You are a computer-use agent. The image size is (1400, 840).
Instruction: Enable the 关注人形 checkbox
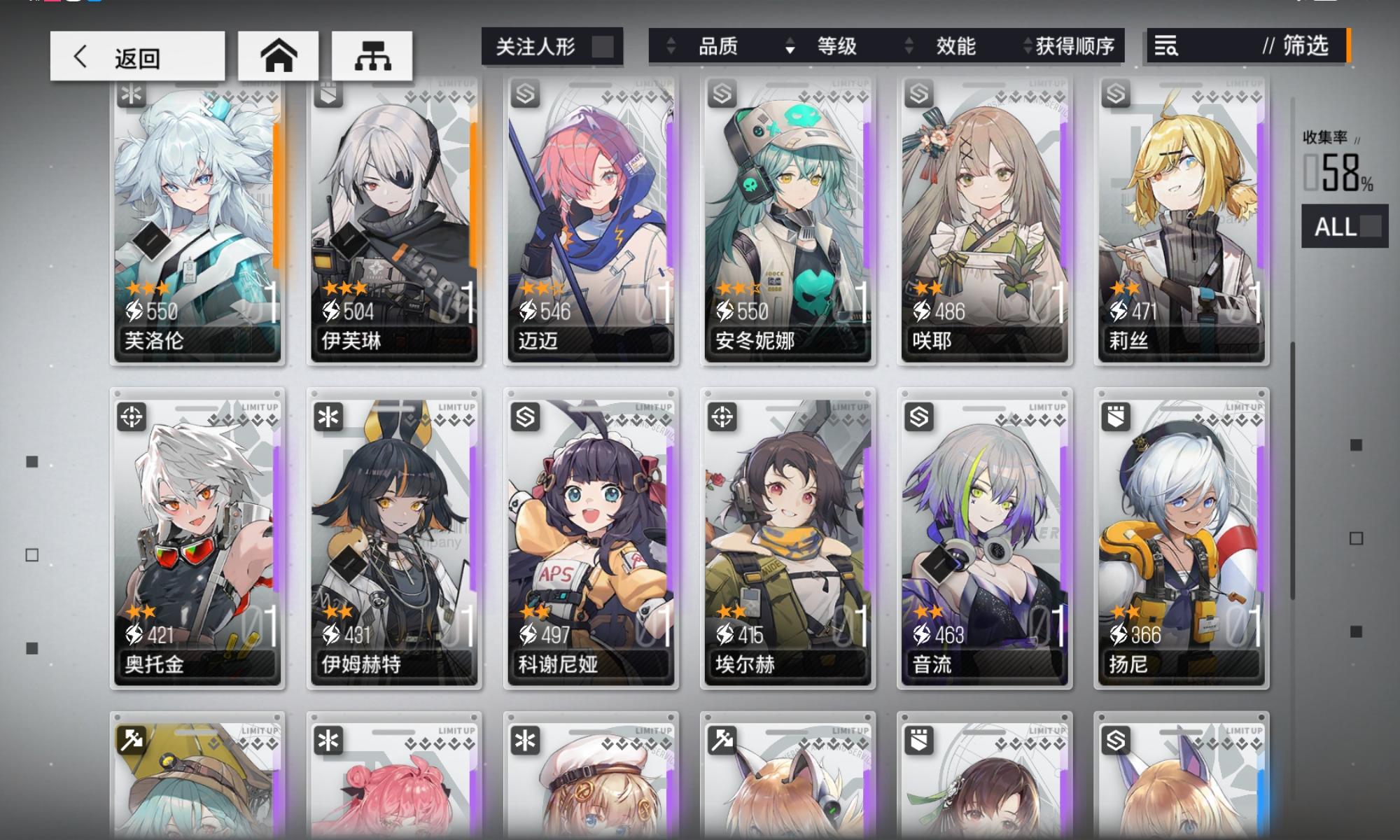pyautogui.click(x=603, y=45)
